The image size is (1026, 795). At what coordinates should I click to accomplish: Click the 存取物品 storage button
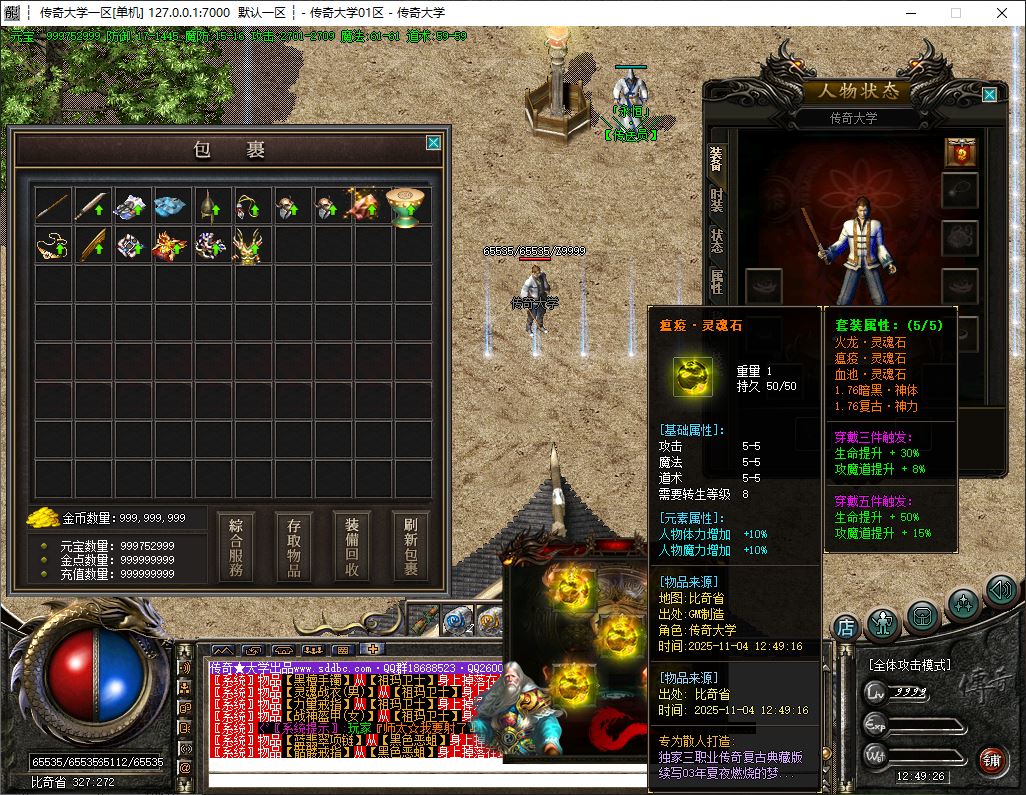pos(294,547)
